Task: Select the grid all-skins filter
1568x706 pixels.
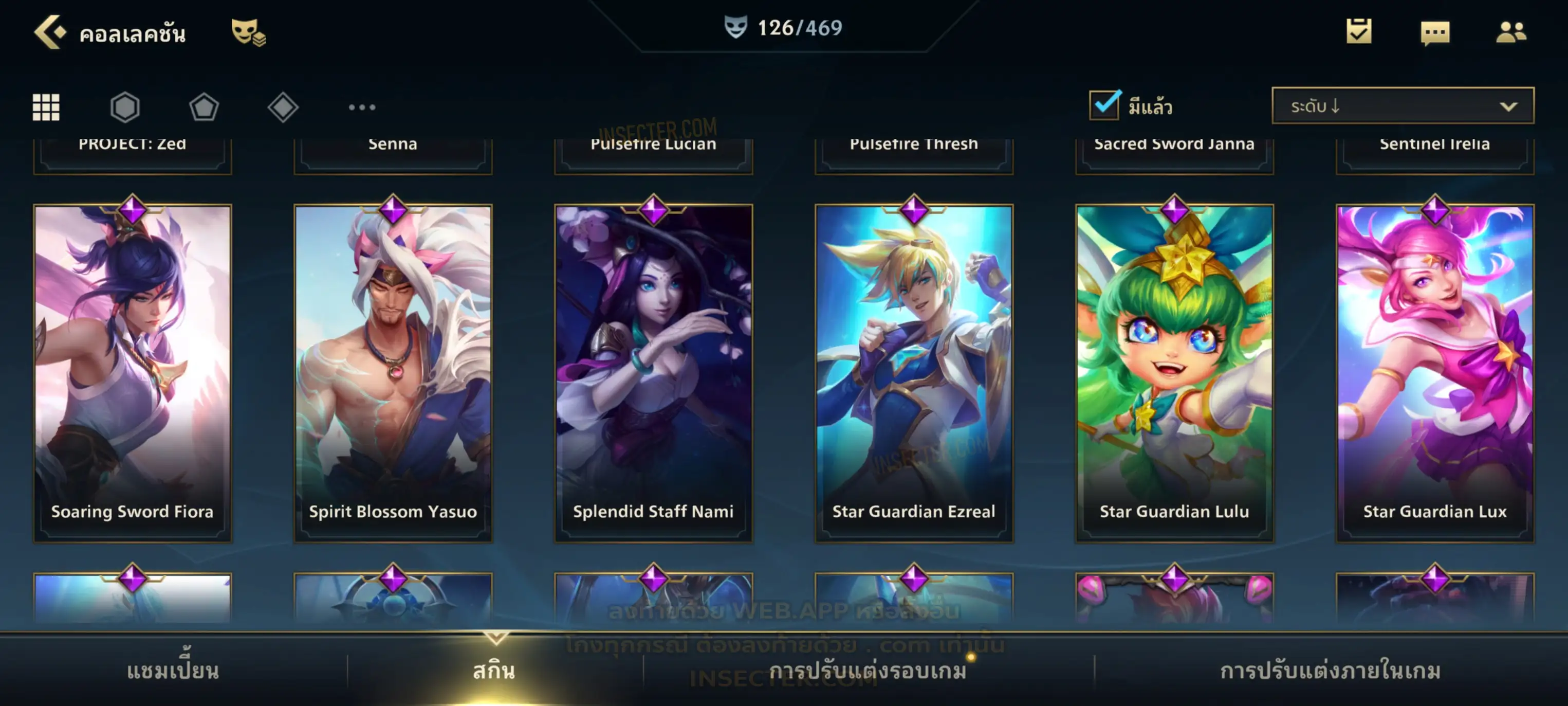Action: (x=46, y=107)
